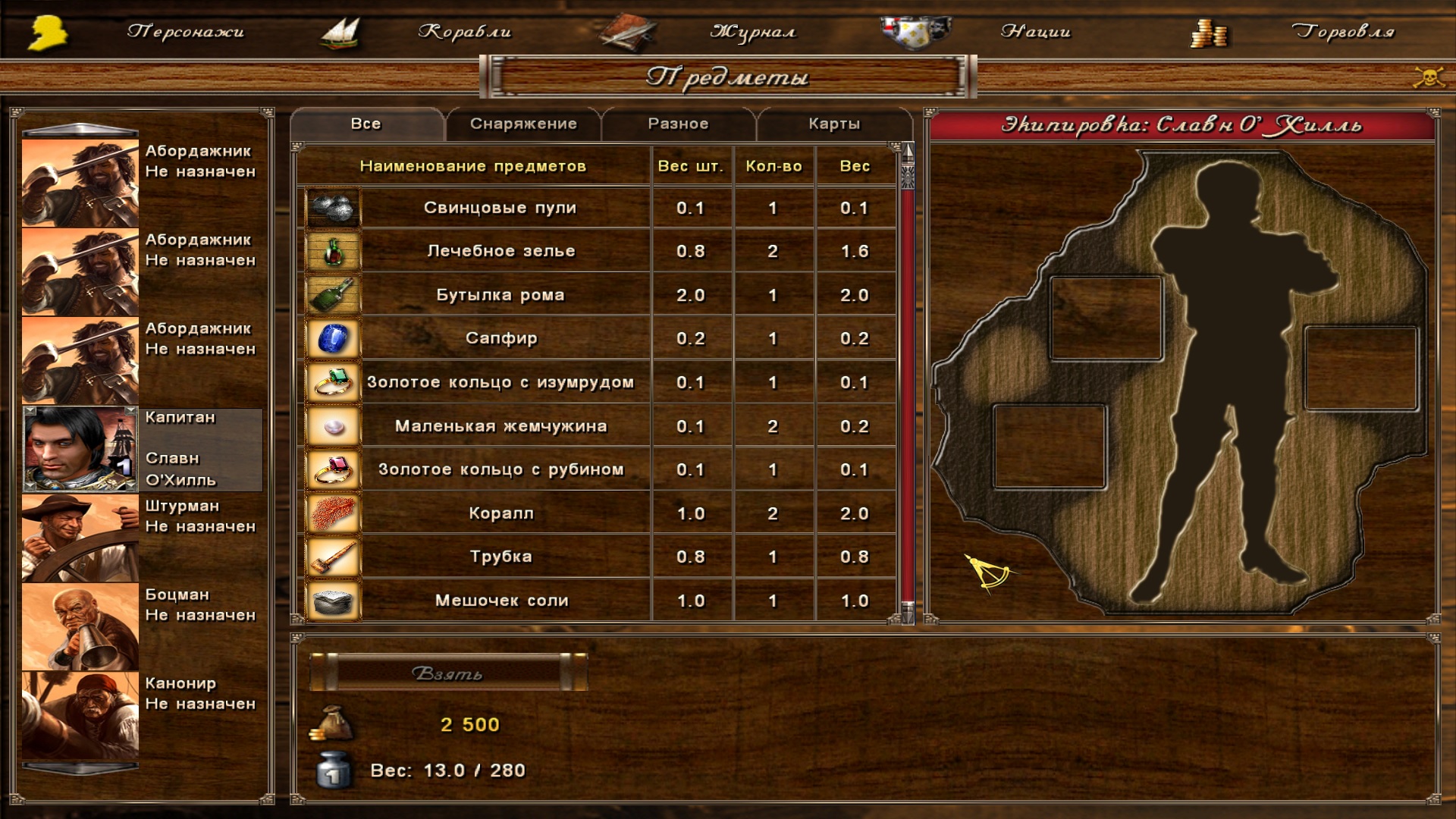Select the Все items tab
The height and width of the screenshot is (819, 1456).
click(x=366, y=124)
